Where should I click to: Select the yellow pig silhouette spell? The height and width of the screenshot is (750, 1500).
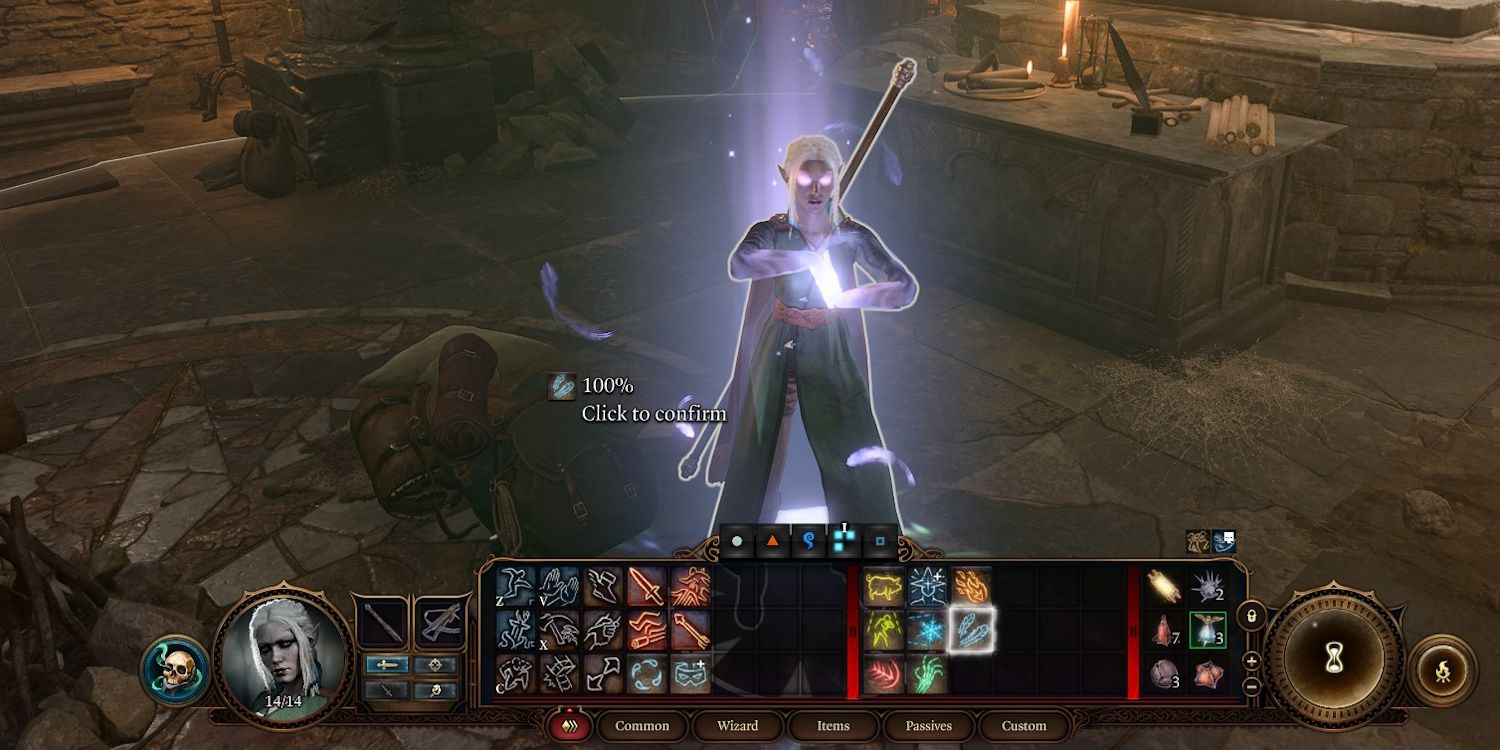coord(884,587)
